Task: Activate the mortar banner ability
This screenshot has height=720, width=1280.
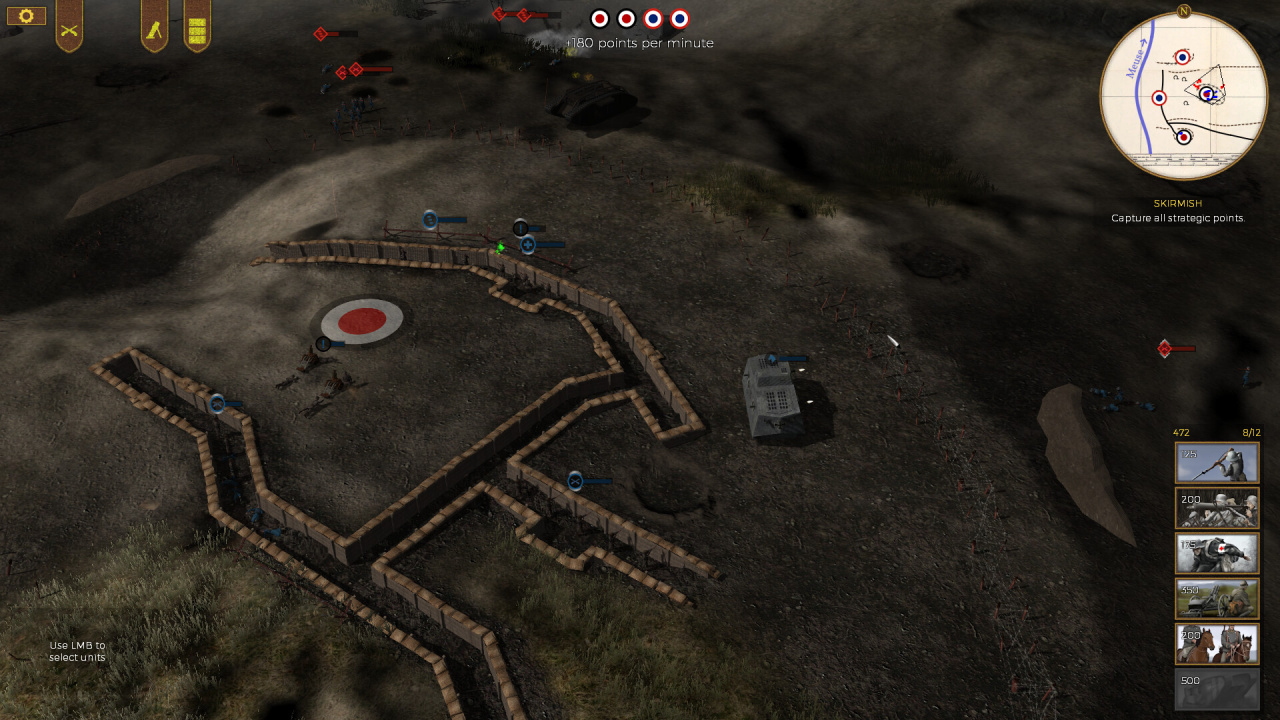Action: click(x=154, y=24)
